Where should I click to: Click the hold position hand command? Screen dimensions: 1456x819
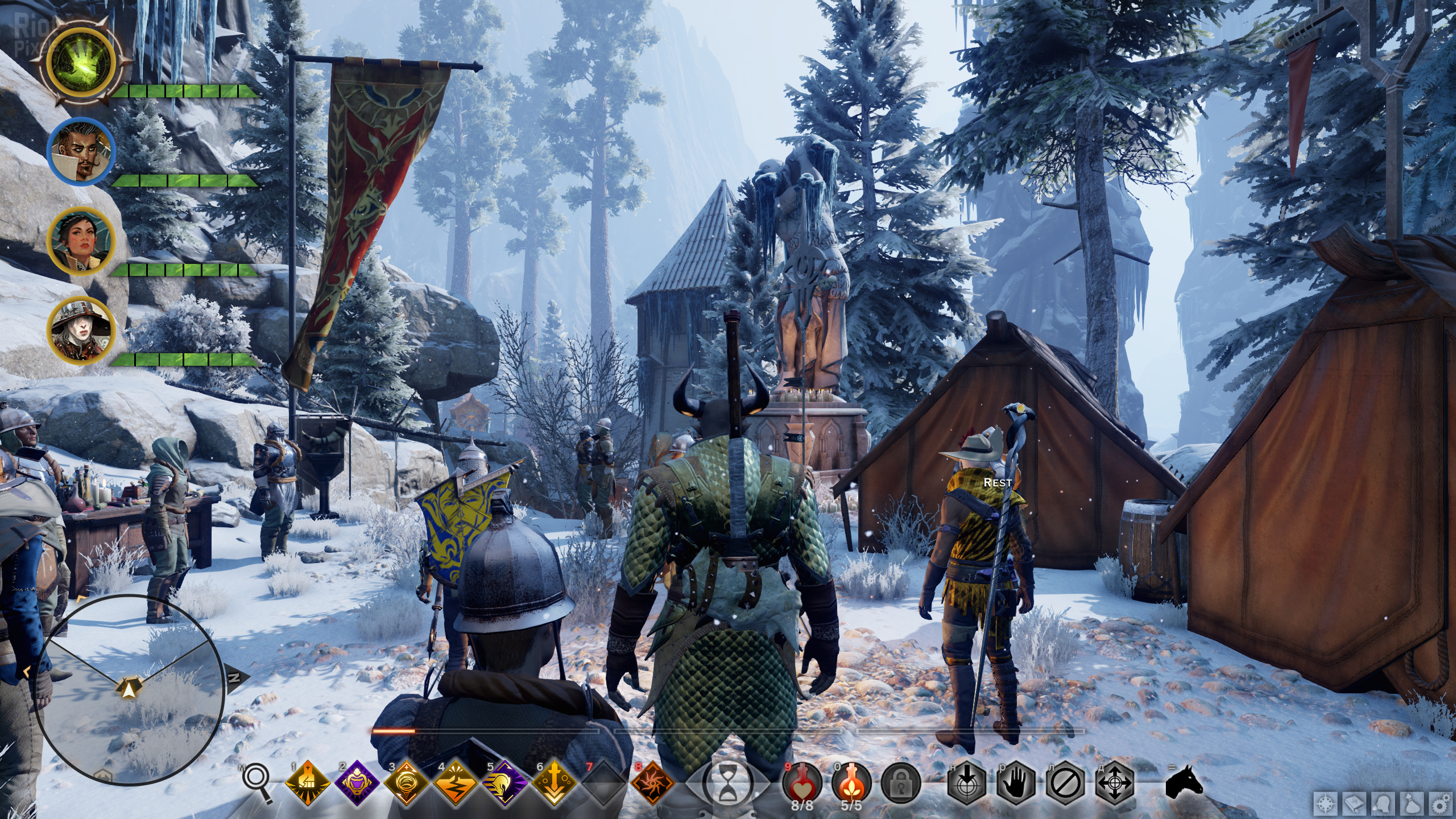[x=1016, y=783]
